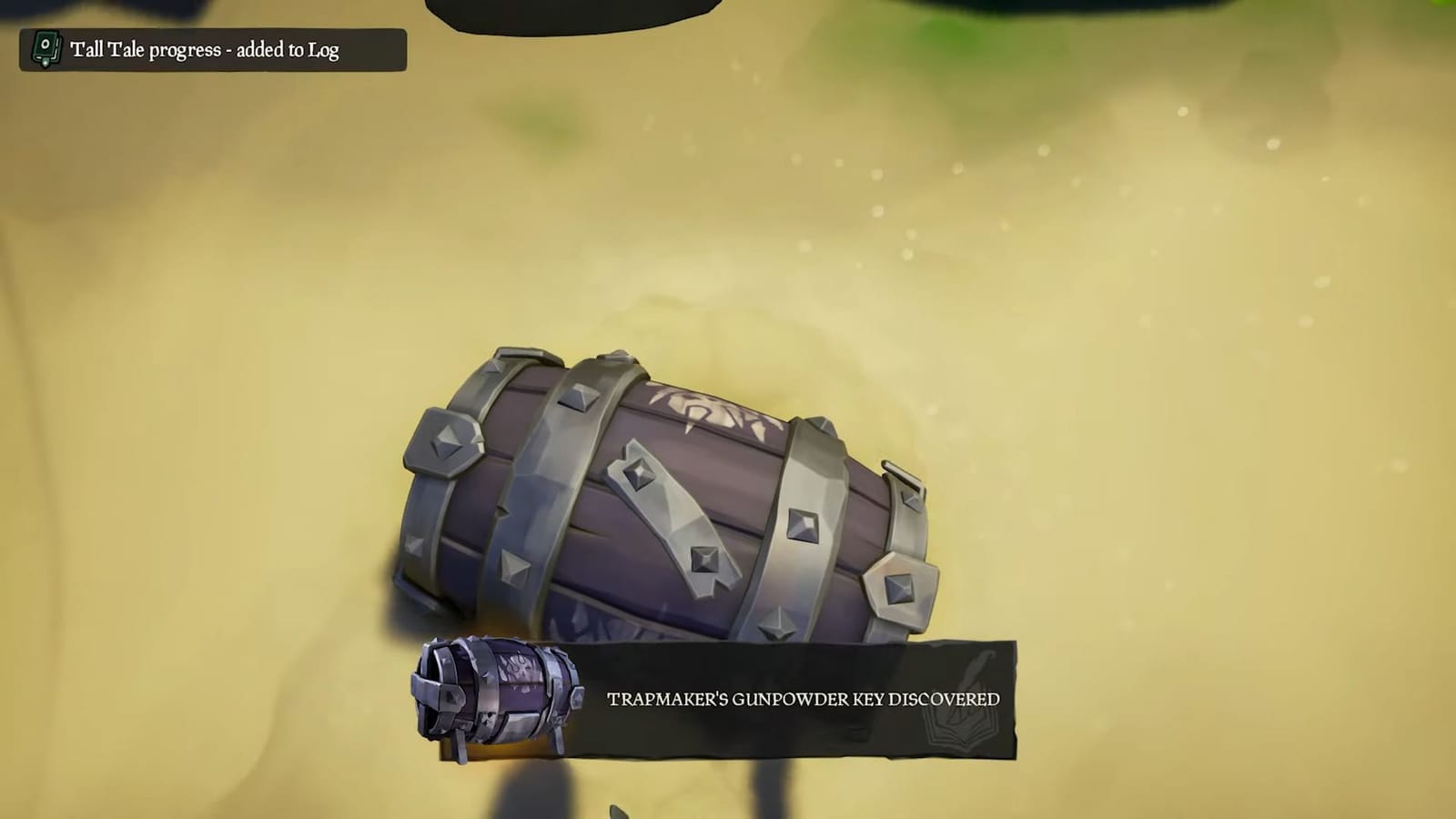Click the studded rivet on the barrel's front band
The width and height of the screenshot is (1456, 819).
(x=805, y=523)
